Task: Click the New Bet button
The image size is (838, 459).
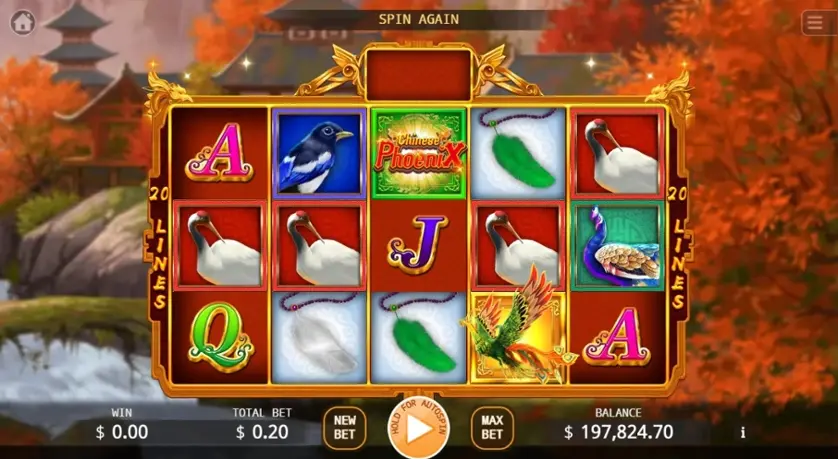Action: (x=344, y=428)
